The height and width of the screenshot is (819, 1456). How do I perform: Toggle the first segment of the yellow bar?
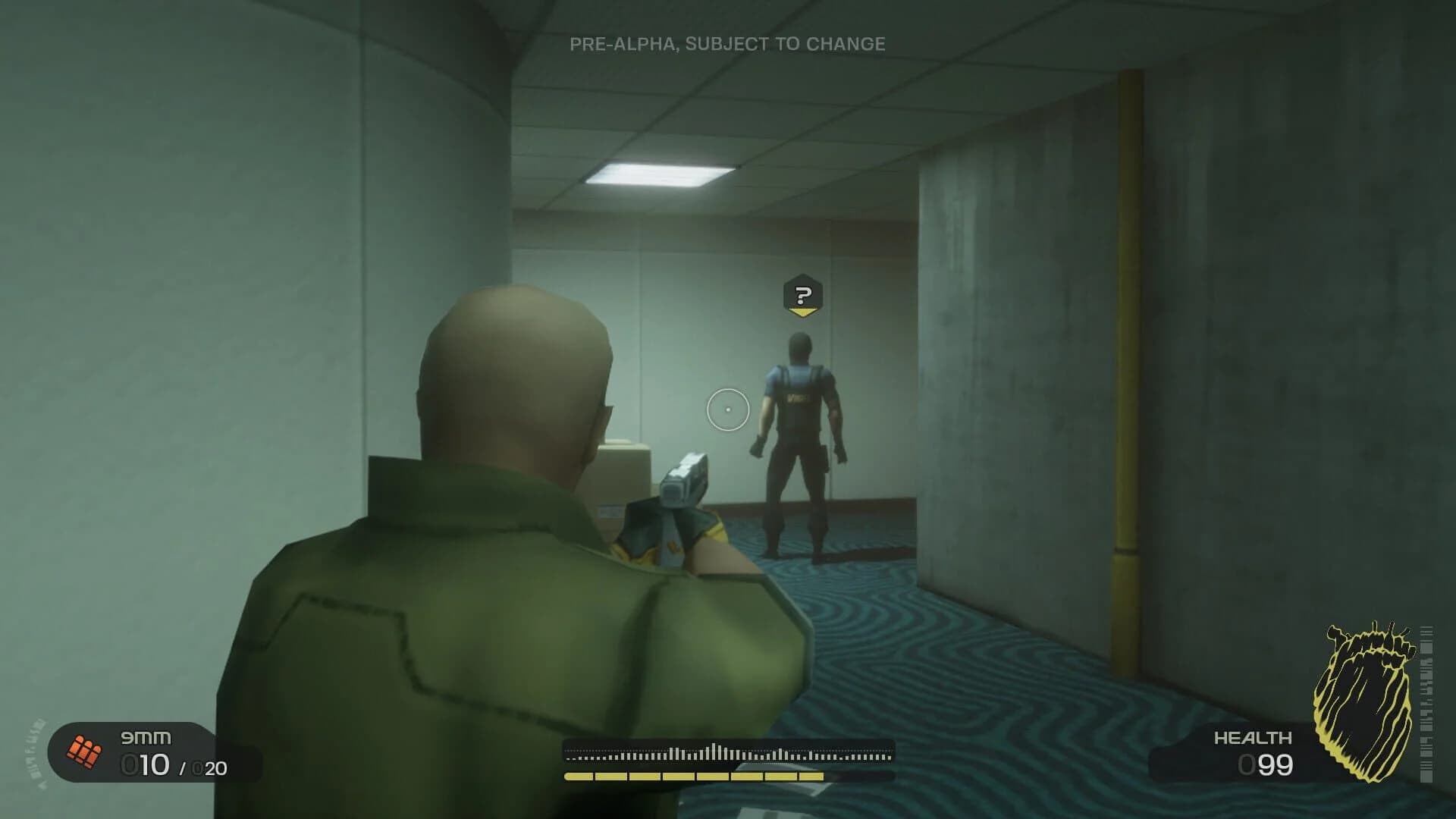pyautogui.click(x=578, y=775)
